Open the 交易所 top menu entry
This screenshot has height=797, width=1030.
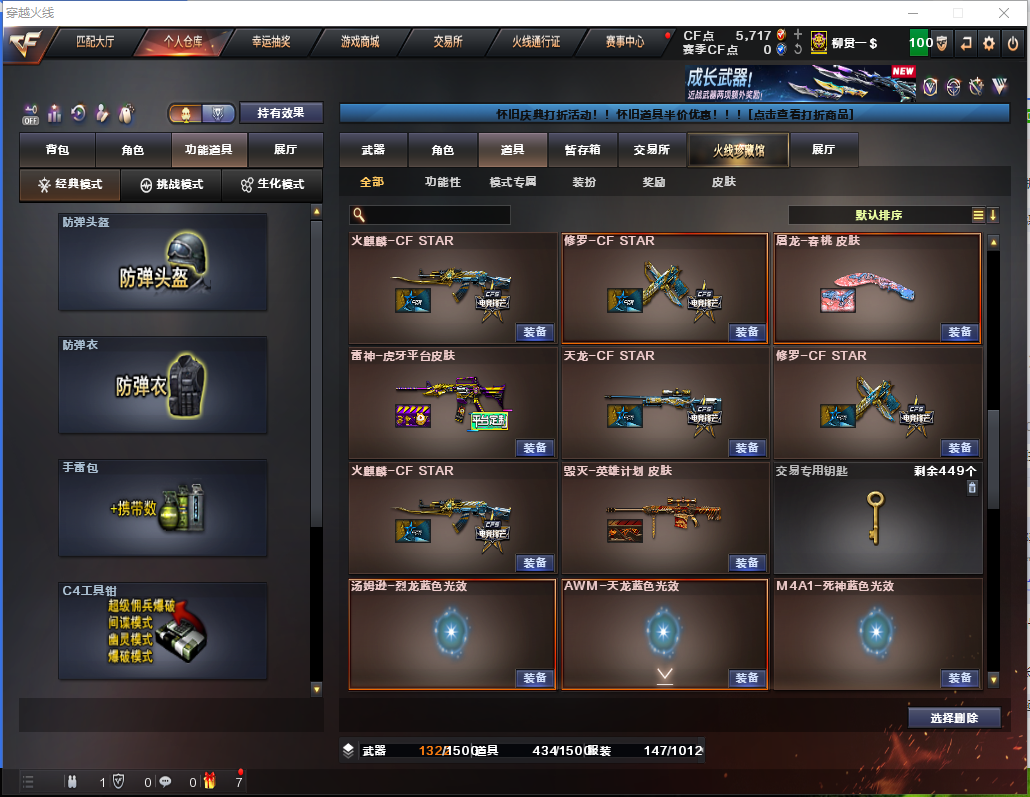click(x=448, y=42)
